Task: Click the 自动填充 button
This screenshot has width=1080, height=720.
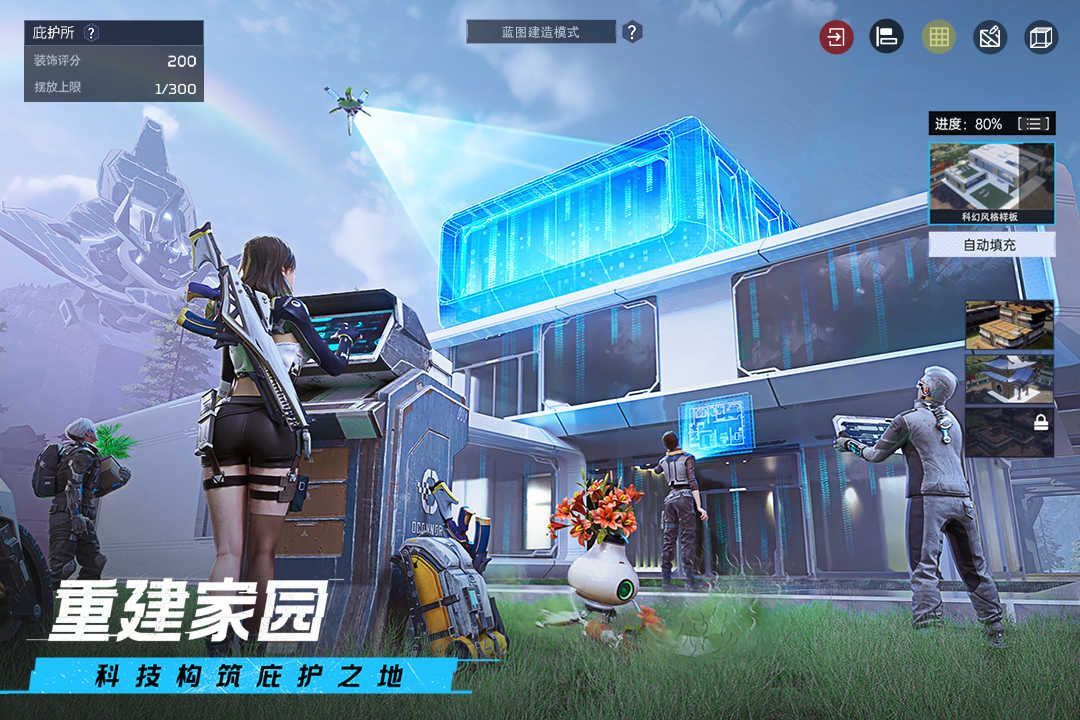Action: [991, 244]
